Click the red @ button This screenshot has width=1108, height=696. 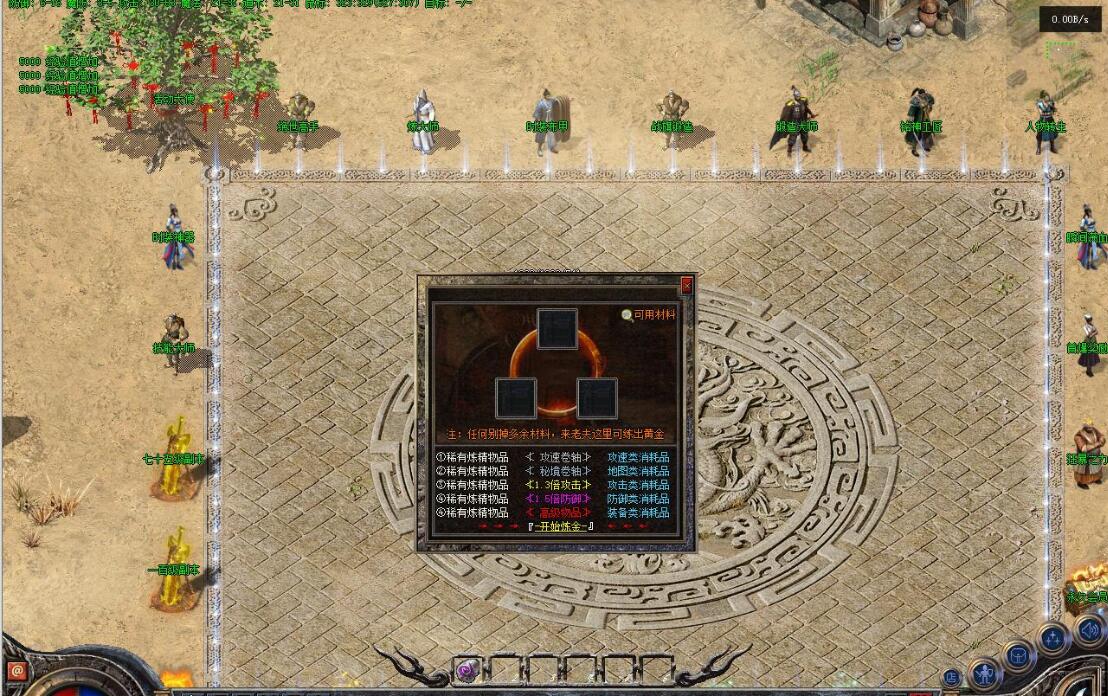coord(16,671)
